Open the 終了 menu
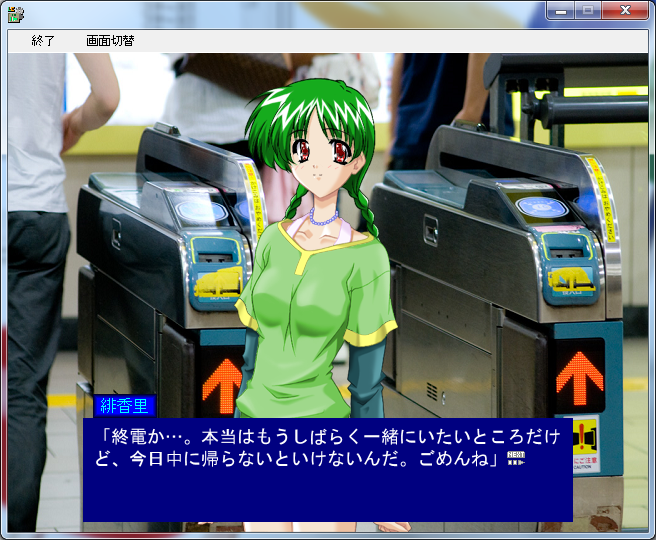Screen dimensions: 656x540 43,41
